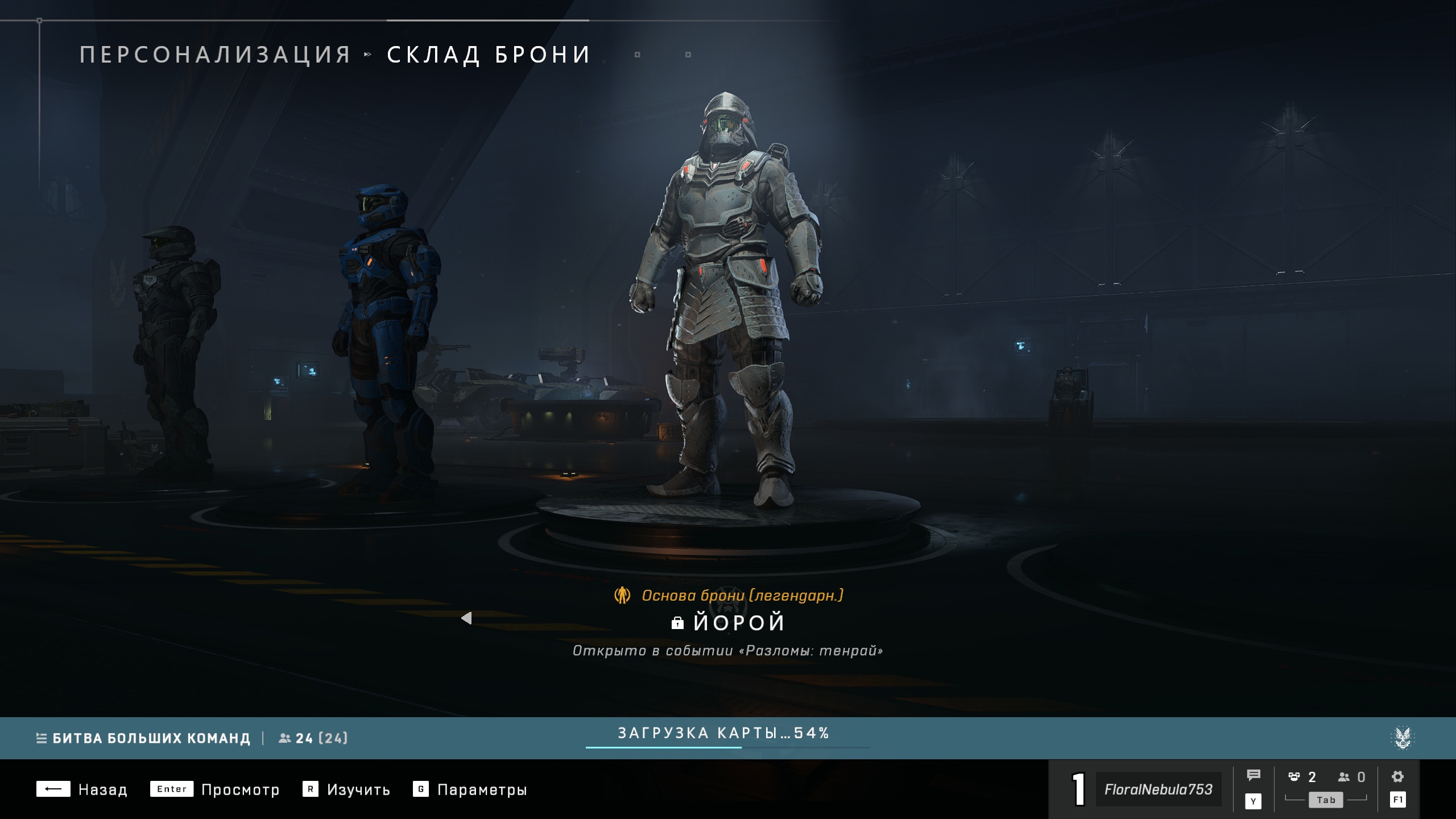Click the armor core body icon before Основа брони
Viewport: 1456px width, 819px height.
point(623,595)
